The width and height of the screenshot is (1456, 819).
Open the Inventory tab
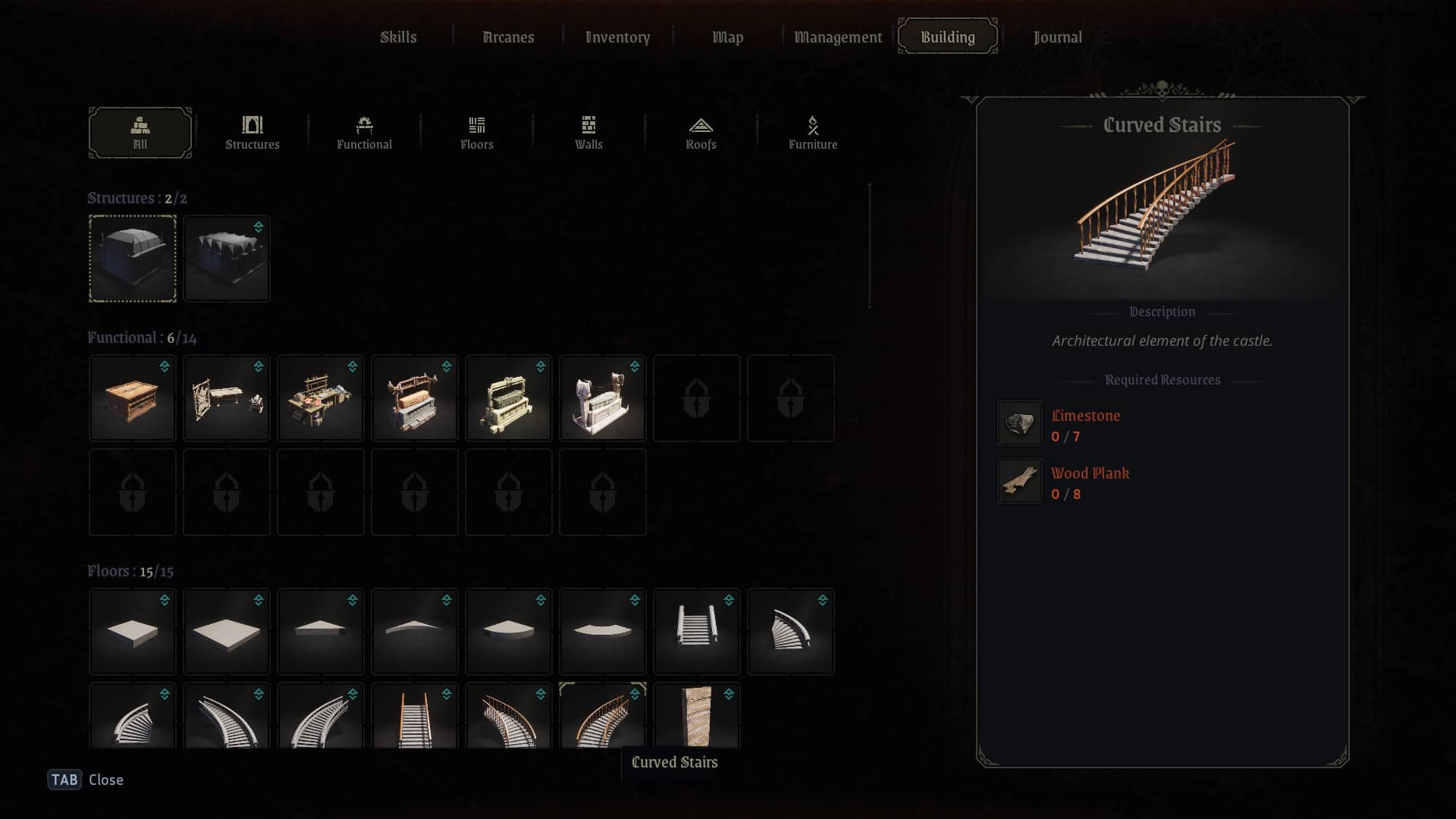[x=617, y=37]
